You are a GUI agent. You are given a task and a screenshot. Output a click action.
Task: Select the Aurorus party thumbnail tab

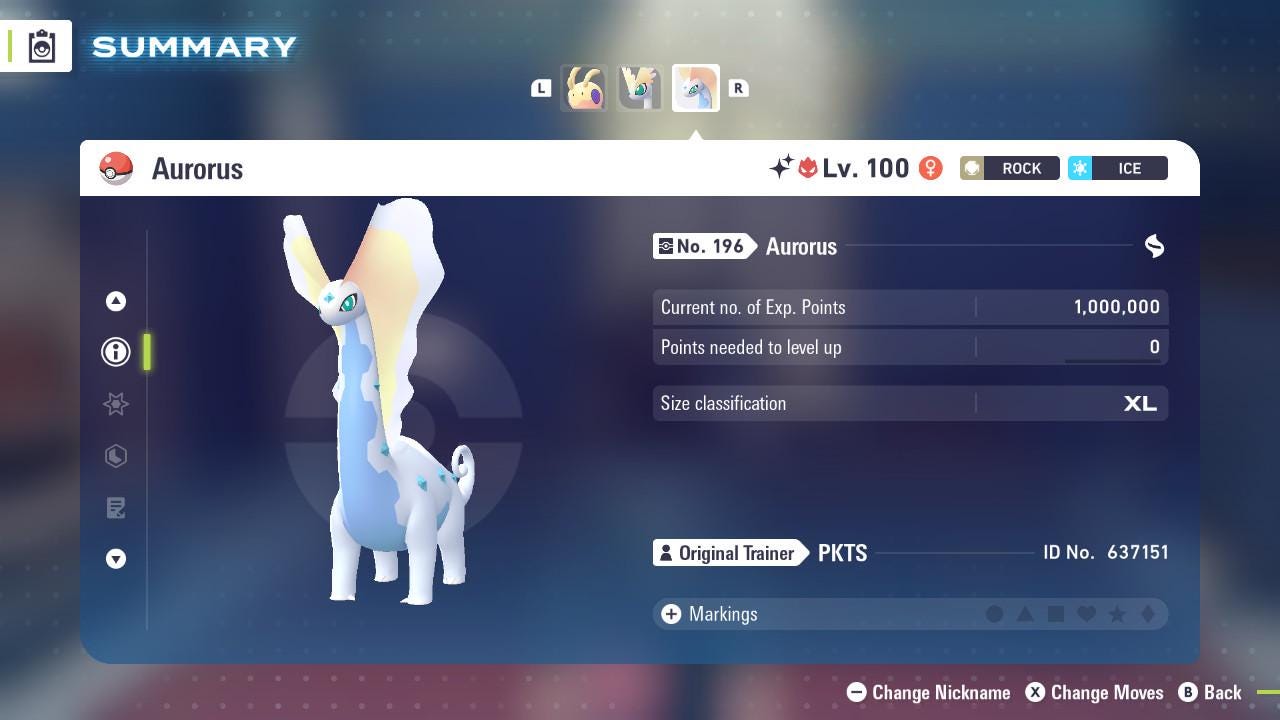point(695,88)
